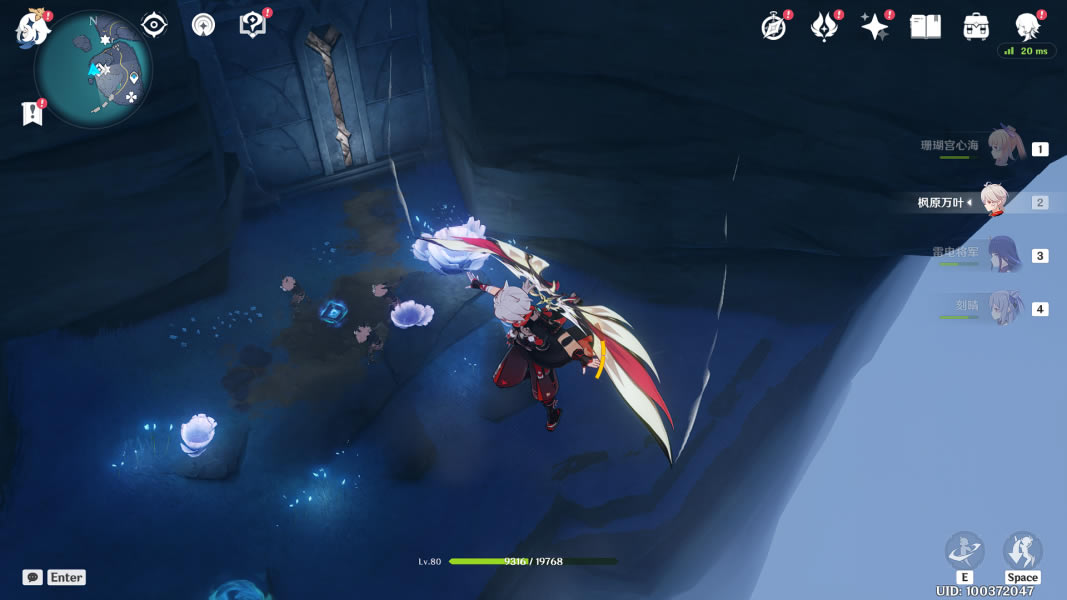Image resolution: width=1067 pixels, height=600 pixels.
Task: Open the Paimon menu
Action: pos(32,27)
